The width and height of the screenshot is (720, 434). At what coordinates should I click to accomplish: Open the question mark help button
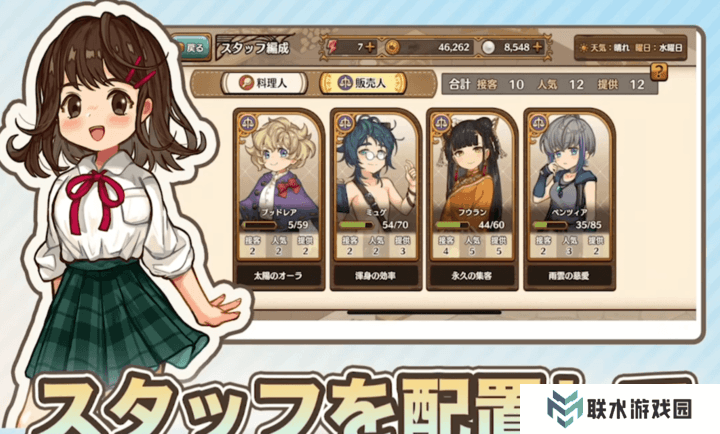coord(658,72)
